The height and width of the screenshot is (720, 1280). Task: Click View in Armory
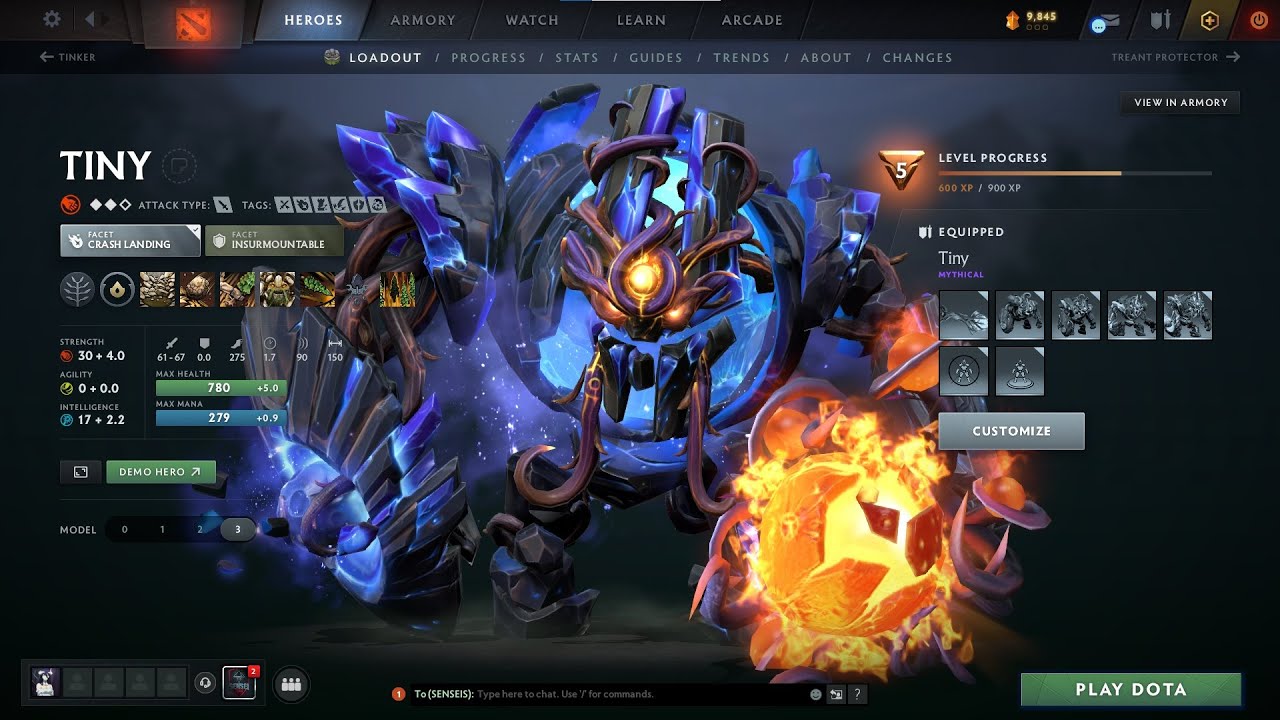click(1180, 102)
